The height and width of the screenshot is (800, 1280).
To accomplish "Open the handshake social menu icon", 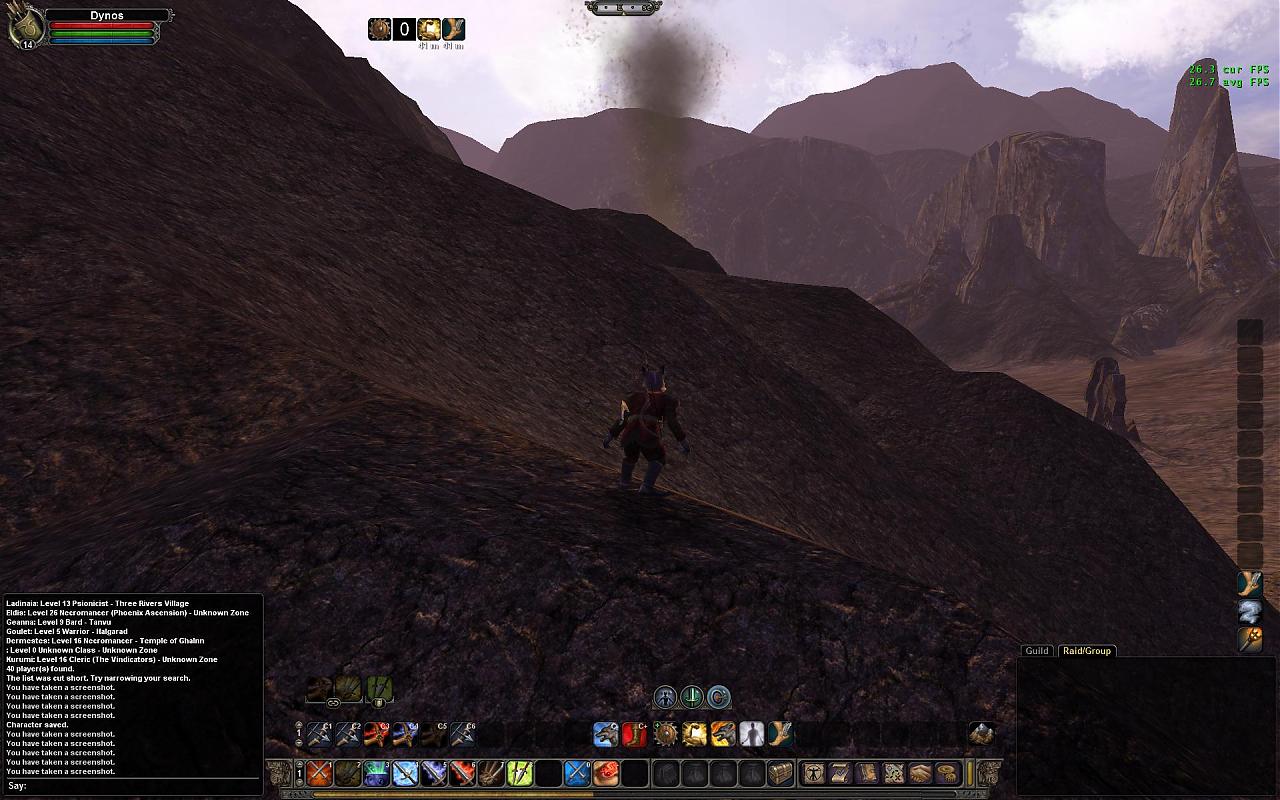I will click(x=919, y=773).
